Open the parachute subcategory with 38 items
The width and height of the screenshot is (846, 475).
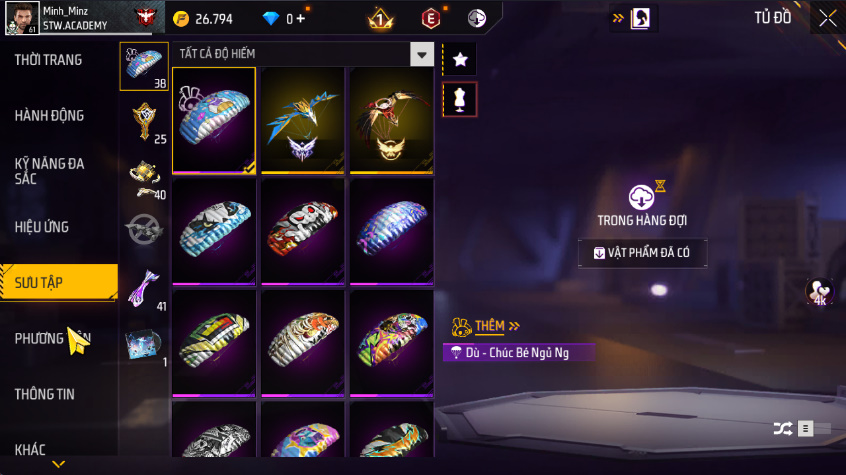pyautogui.click(x=144, y=66)
